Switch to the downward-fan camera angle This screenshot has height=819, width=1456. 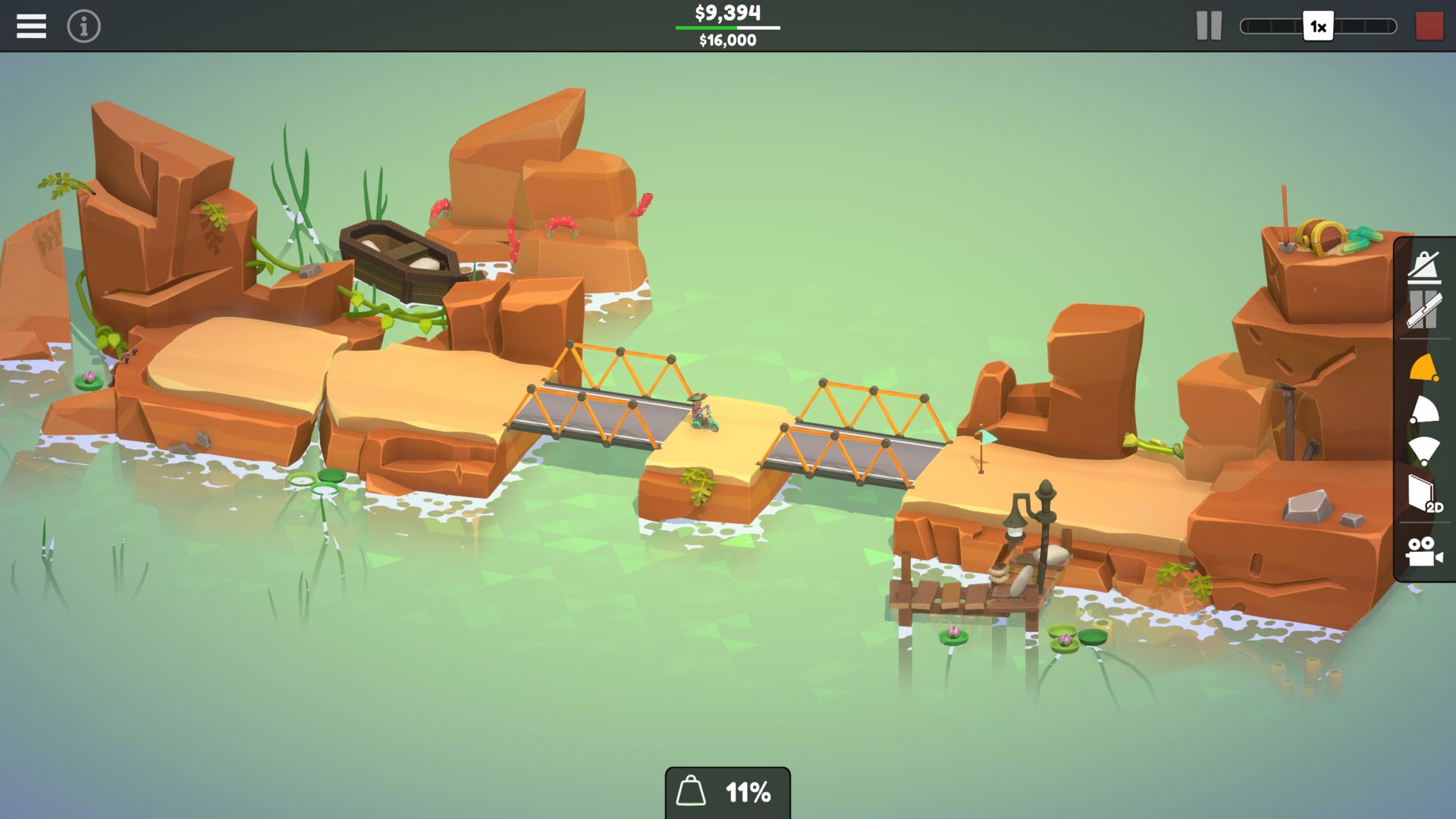click(1424, 451)
